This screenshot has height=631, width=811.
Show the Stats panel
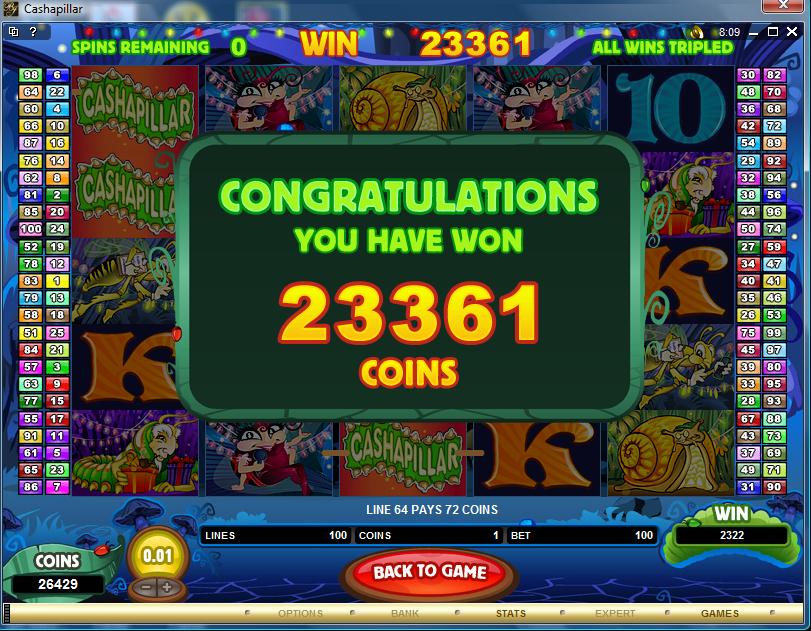510,613
